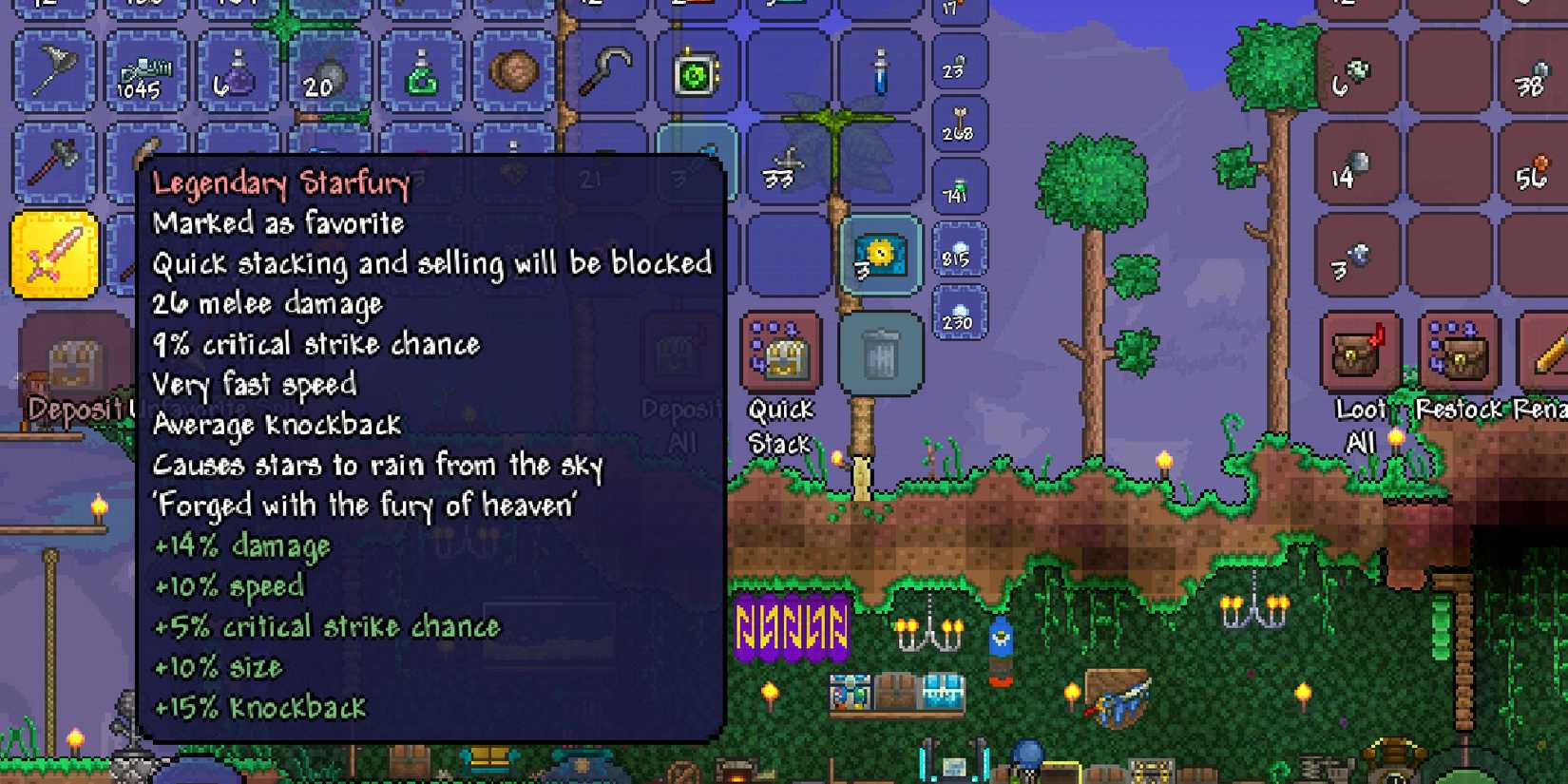Select the arrow stack of 268

958,124
